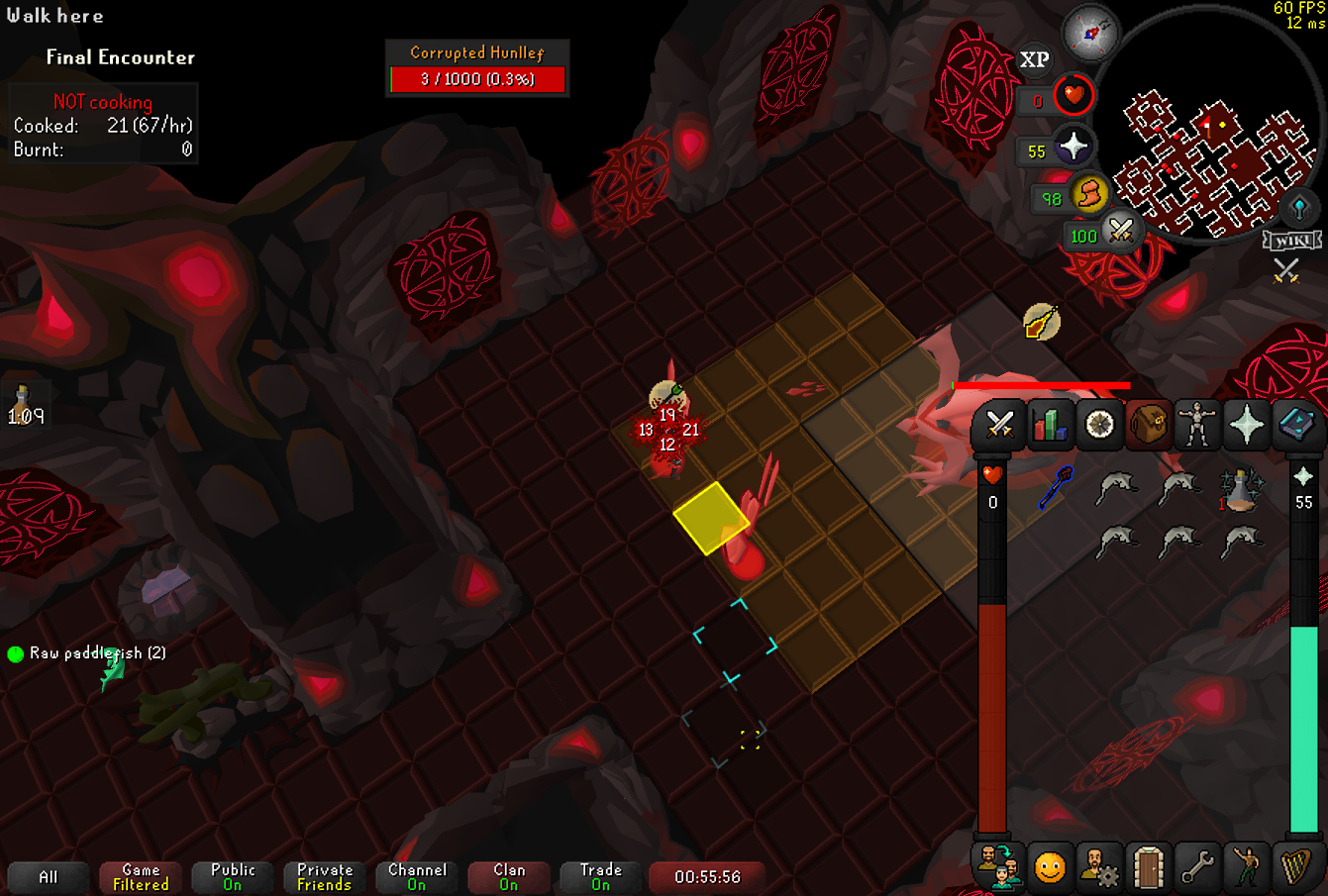1328x896 pixels.
Task: Toggle the quick-prayers orb
Action: pyautogui.click(x=1073, y=148)
